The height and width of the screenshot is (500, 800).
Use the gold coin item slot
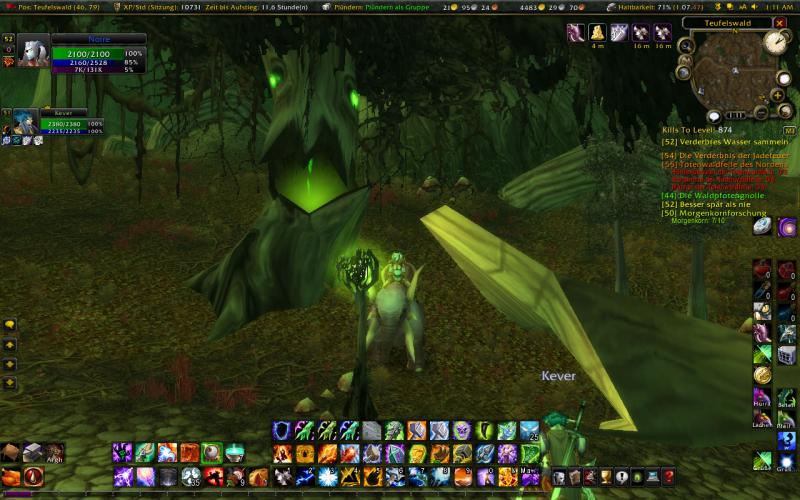pyautogui.click(x=762, y=374)
